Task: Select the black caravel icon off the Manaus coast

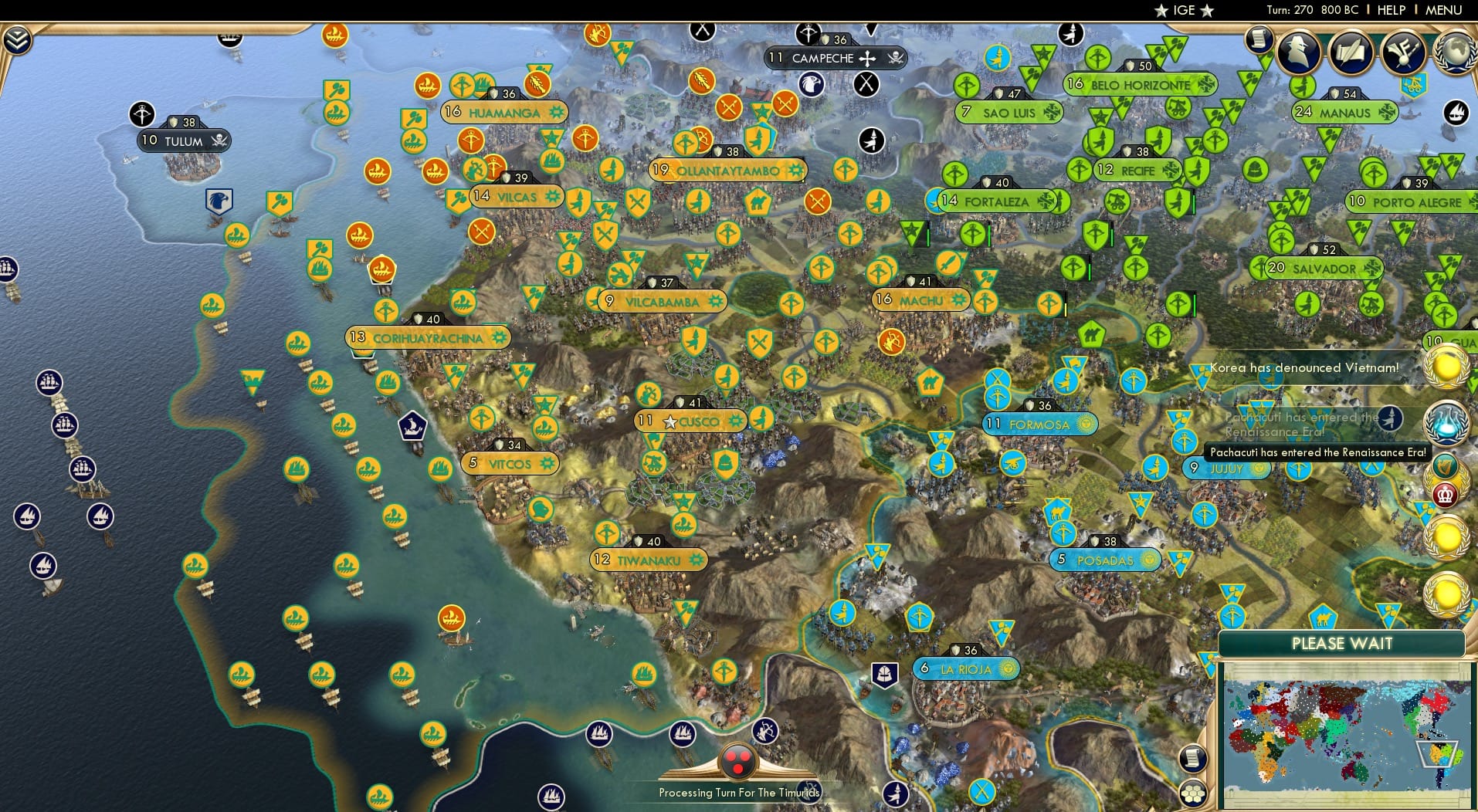Action: point(1455,112)
